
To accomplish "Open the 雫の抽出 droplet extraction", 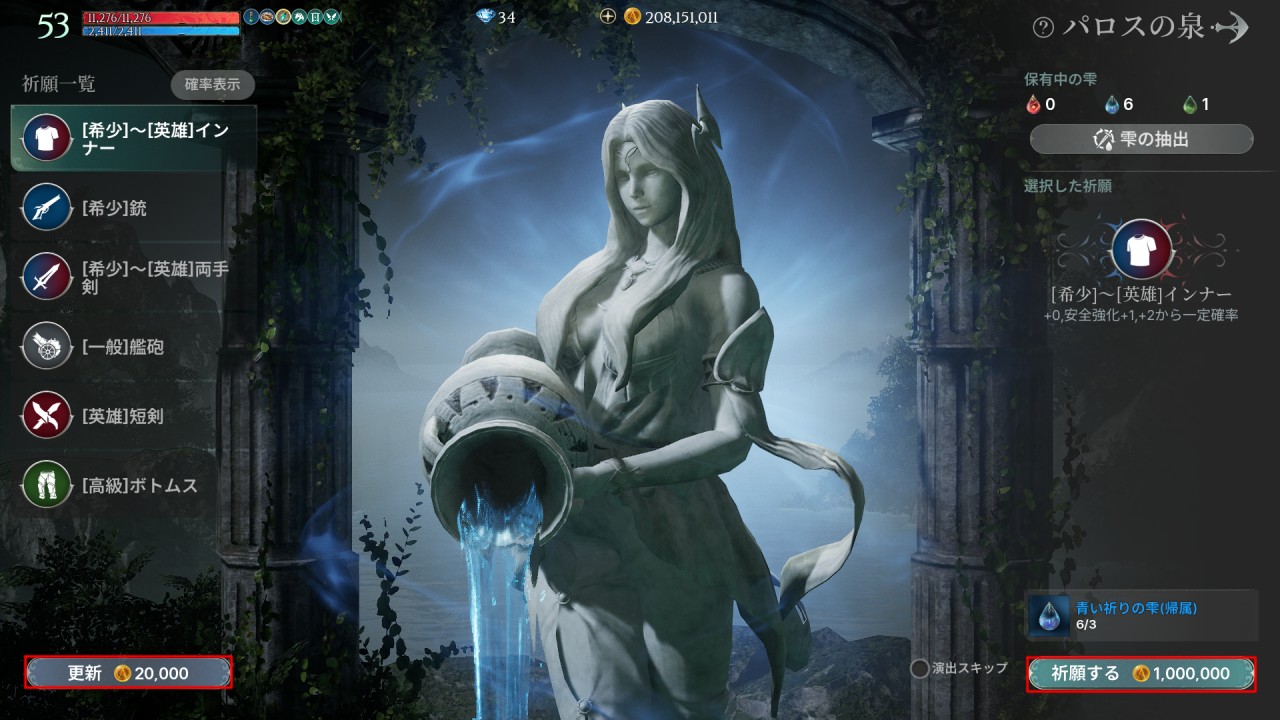I will coord(1141,139).
